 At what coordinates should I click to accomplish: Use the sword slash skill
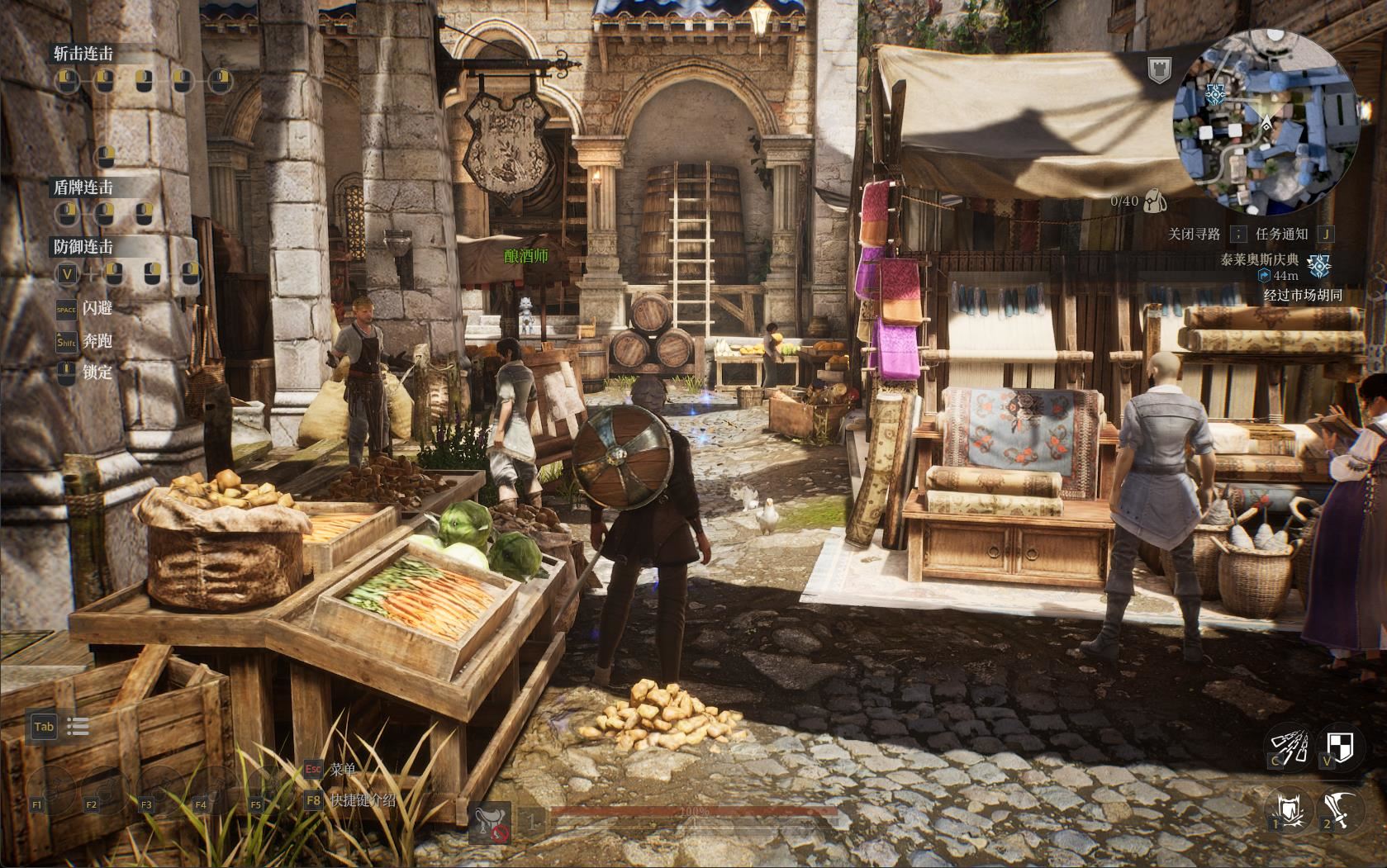point(1340,807)
